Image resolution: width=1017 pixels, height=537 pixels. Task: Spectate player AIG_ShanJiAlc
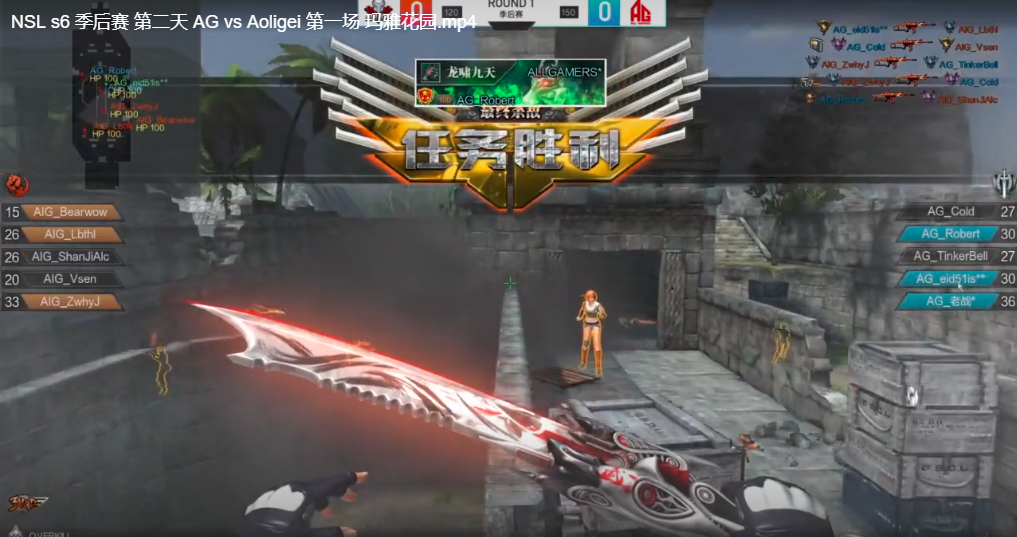[70, 257]
